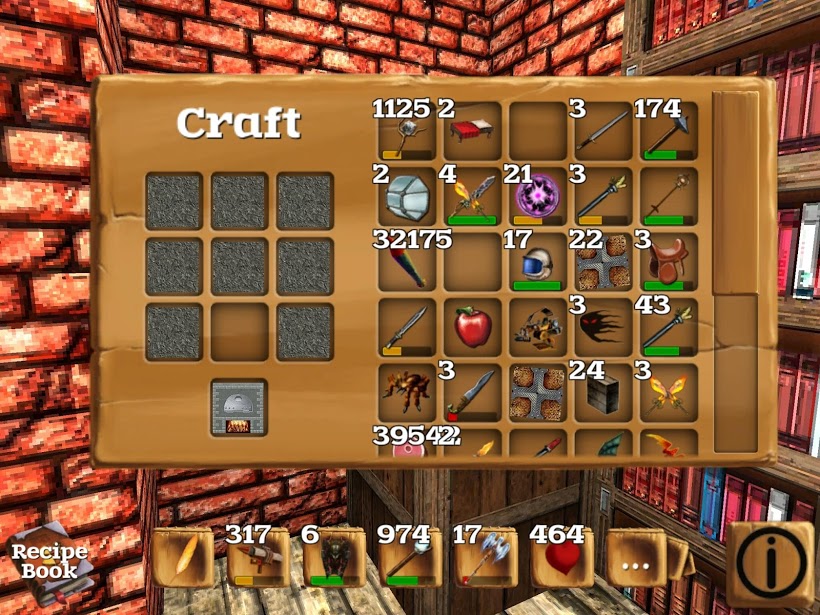
Task: Choose the war hammer with 174 count
Action: click(x=668, y=131)
